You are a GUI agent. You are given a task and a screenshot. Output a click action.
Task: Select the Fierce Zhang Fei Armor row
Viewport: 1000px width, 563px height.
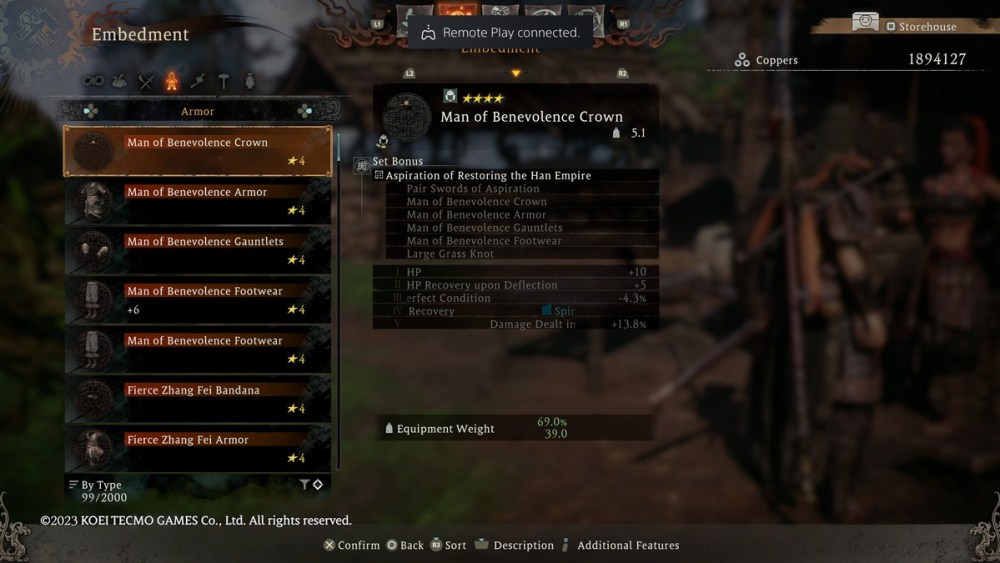point(198,448)
